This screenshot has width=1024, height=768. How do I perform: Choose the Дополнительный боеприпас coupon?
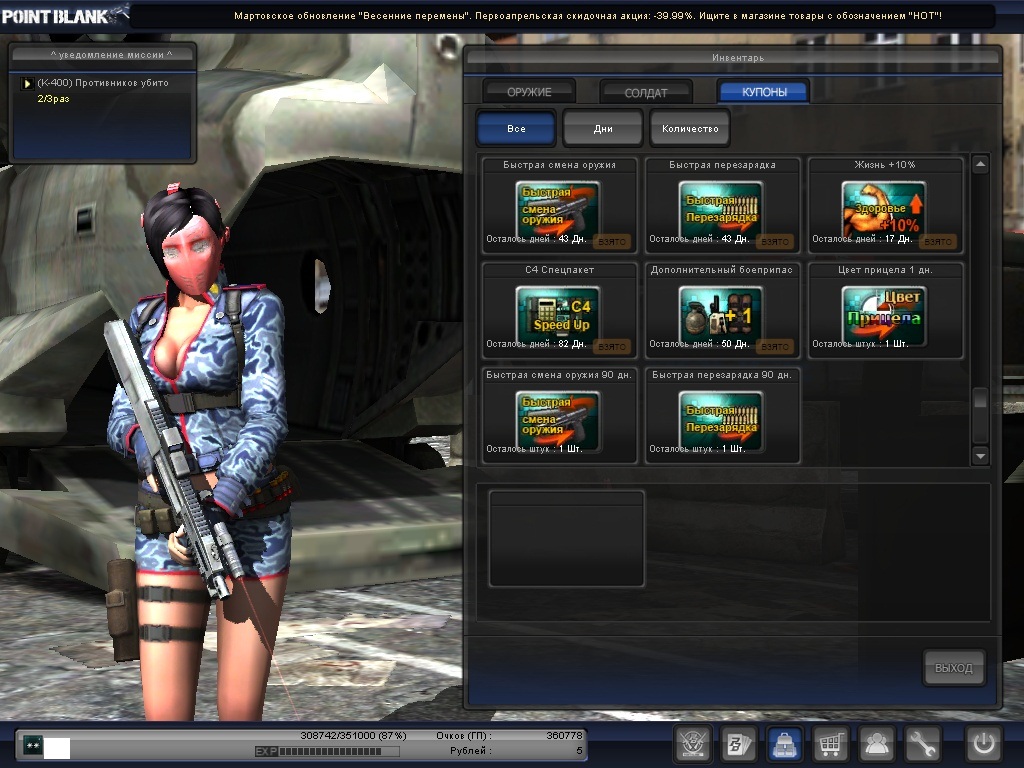coord(721,315)
